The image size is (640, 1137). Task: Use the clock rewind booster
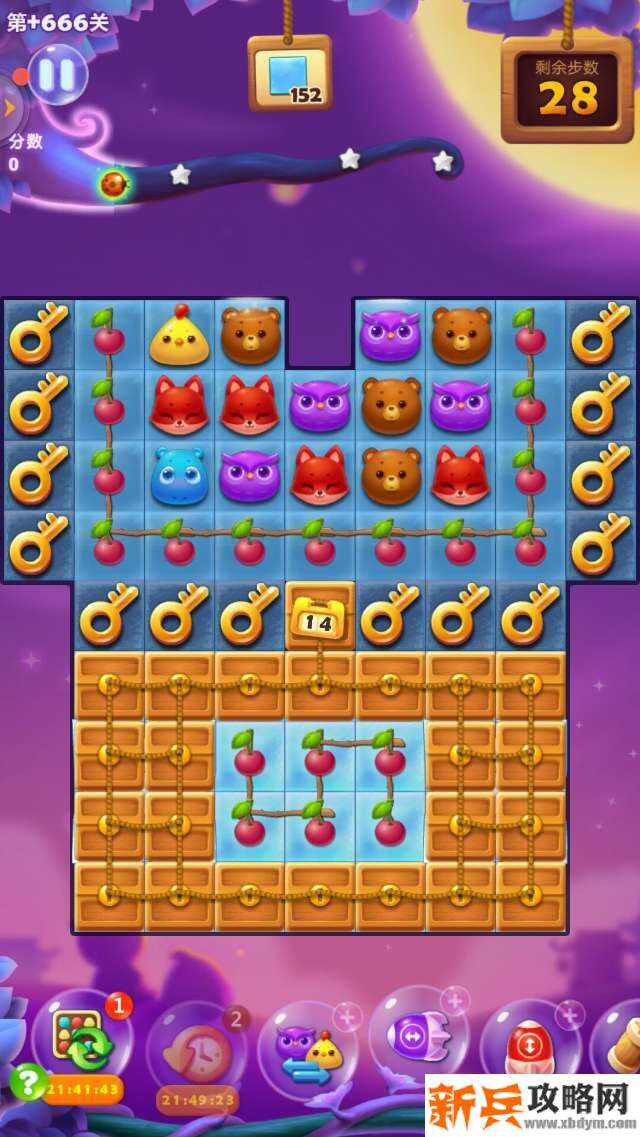point(197,1049)
